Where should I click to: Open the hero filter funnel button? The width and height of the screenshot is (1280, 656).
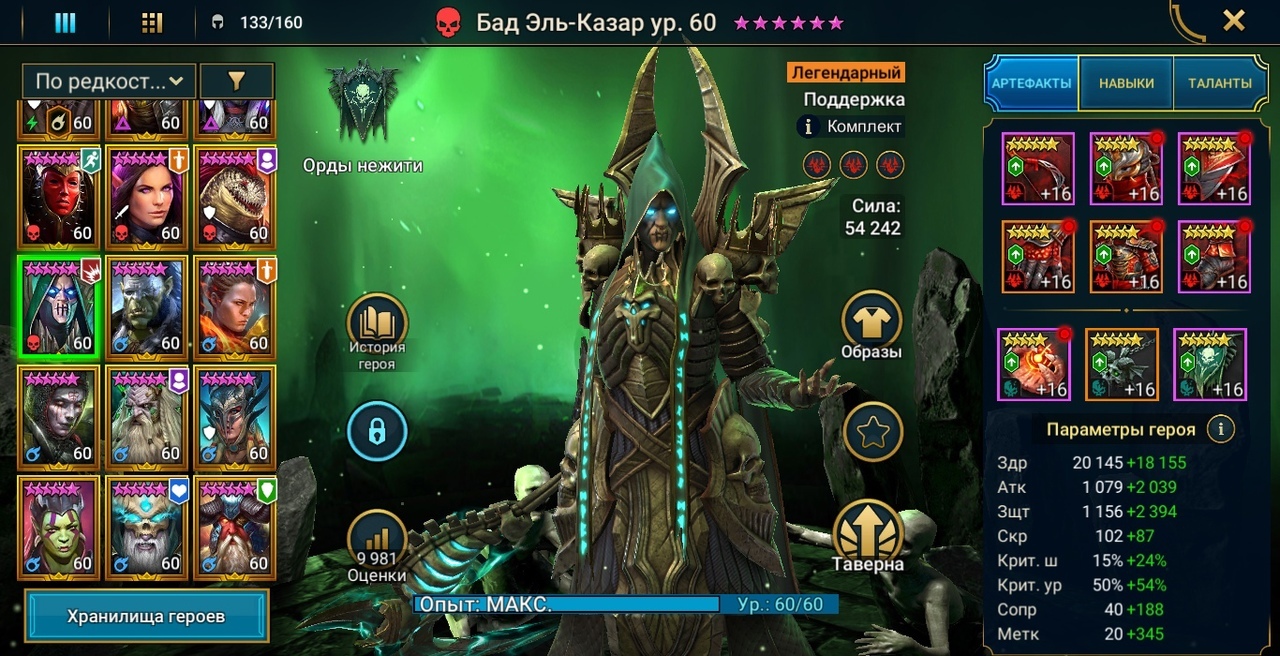pos(236,81)
